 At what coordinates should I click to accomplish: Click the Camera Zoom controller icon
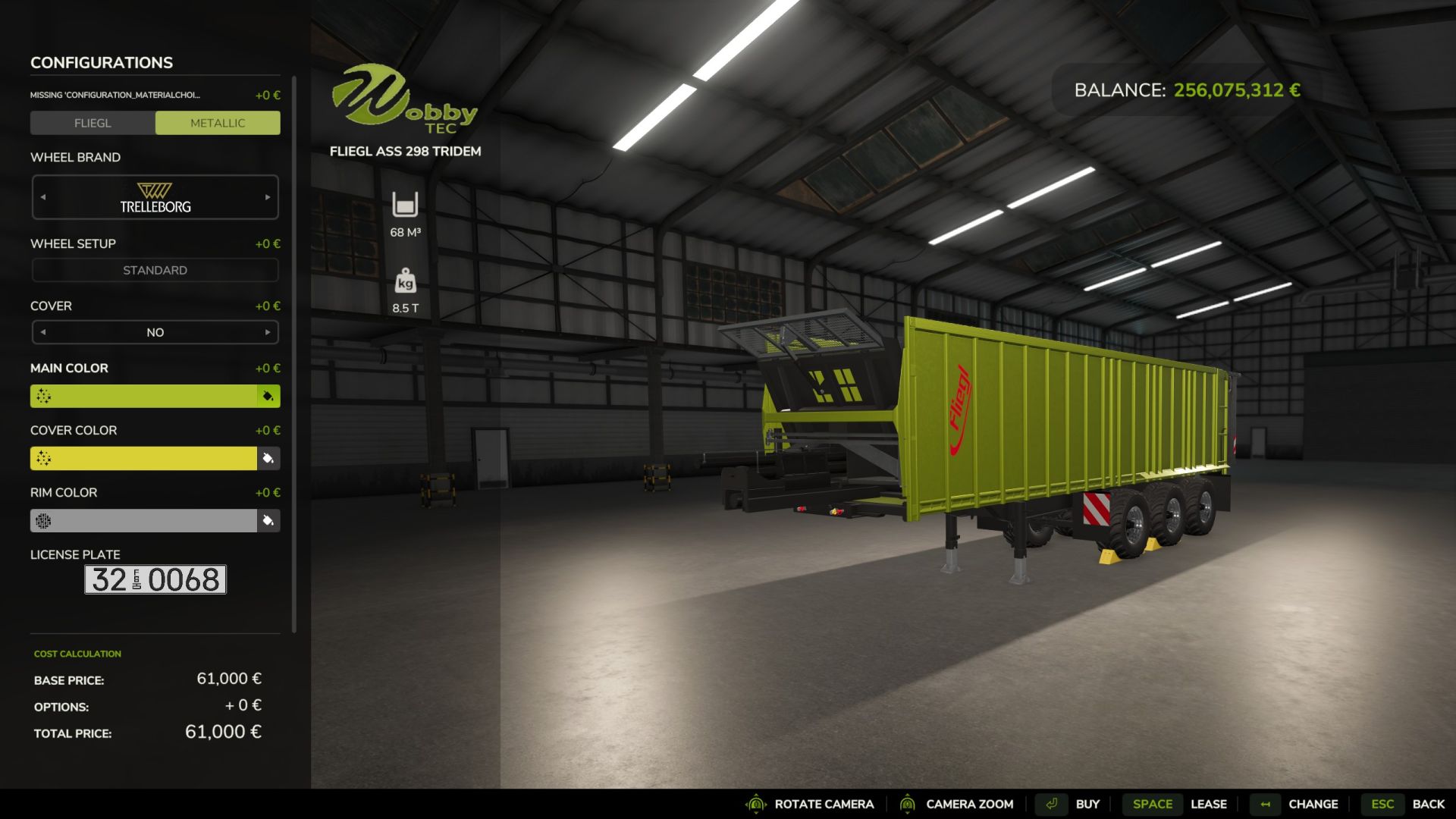[908, 804]
